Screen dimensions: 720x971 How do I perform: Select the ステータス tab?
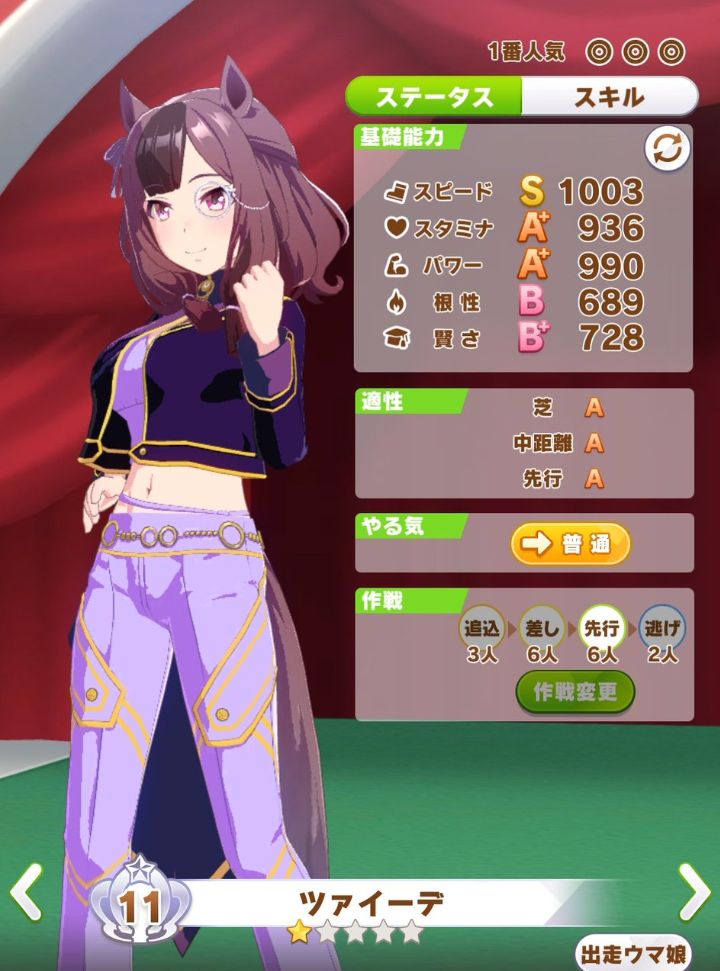click(435, 97)
